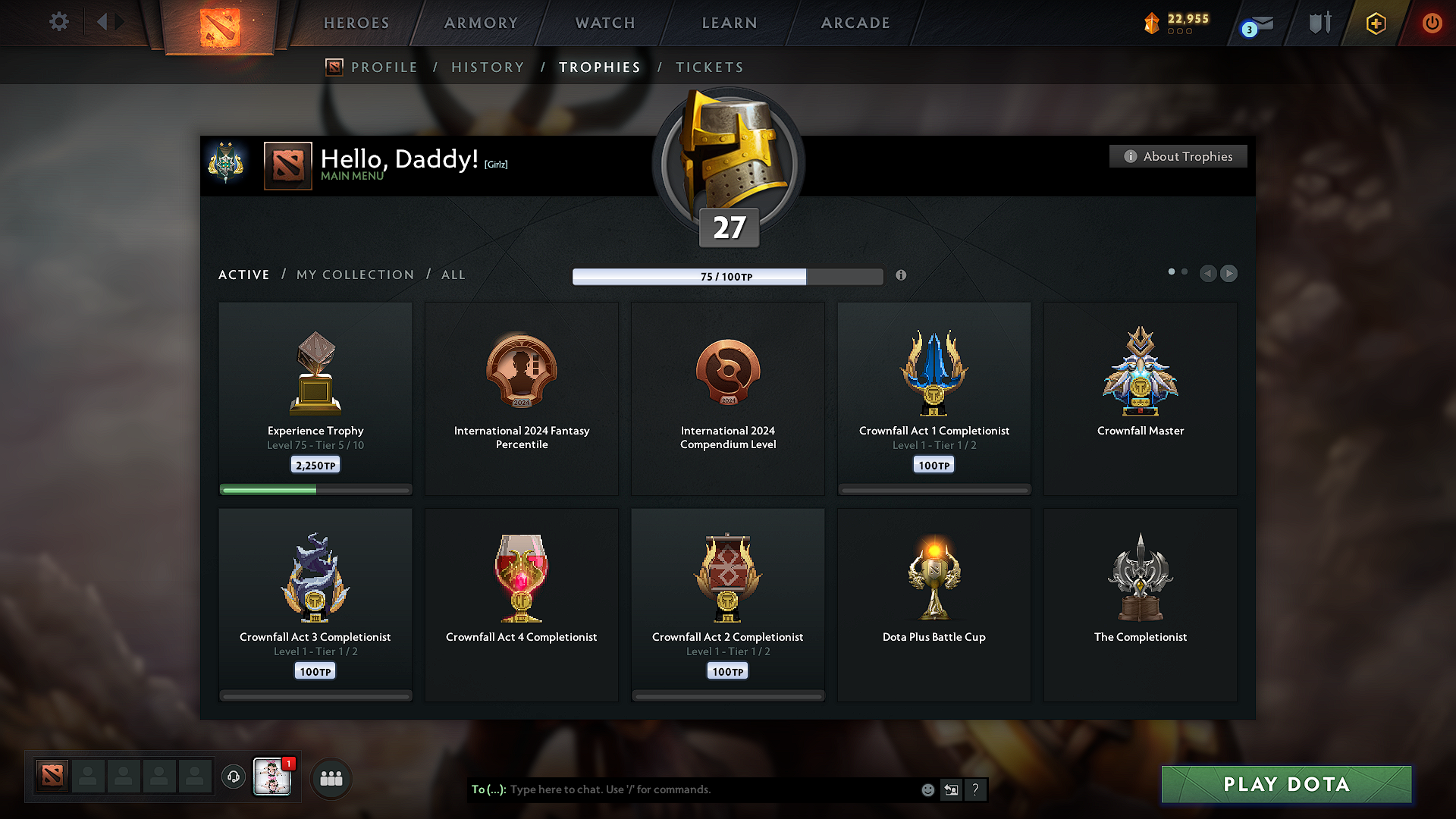Open the chat emoticon smiley icon

[927, 789]
